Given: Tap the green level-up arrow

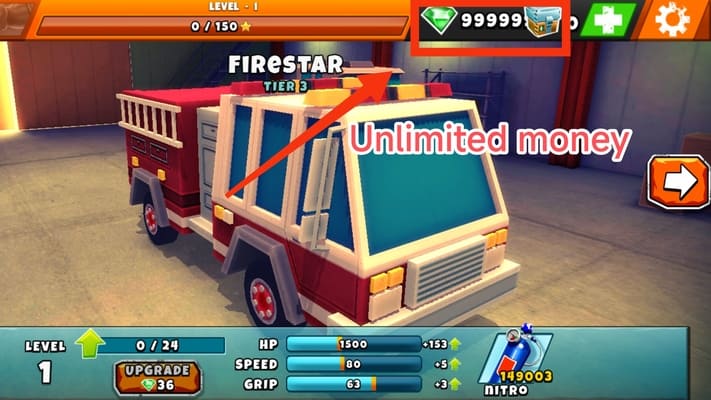Looking at the screenshot, I should click(90, 344).
